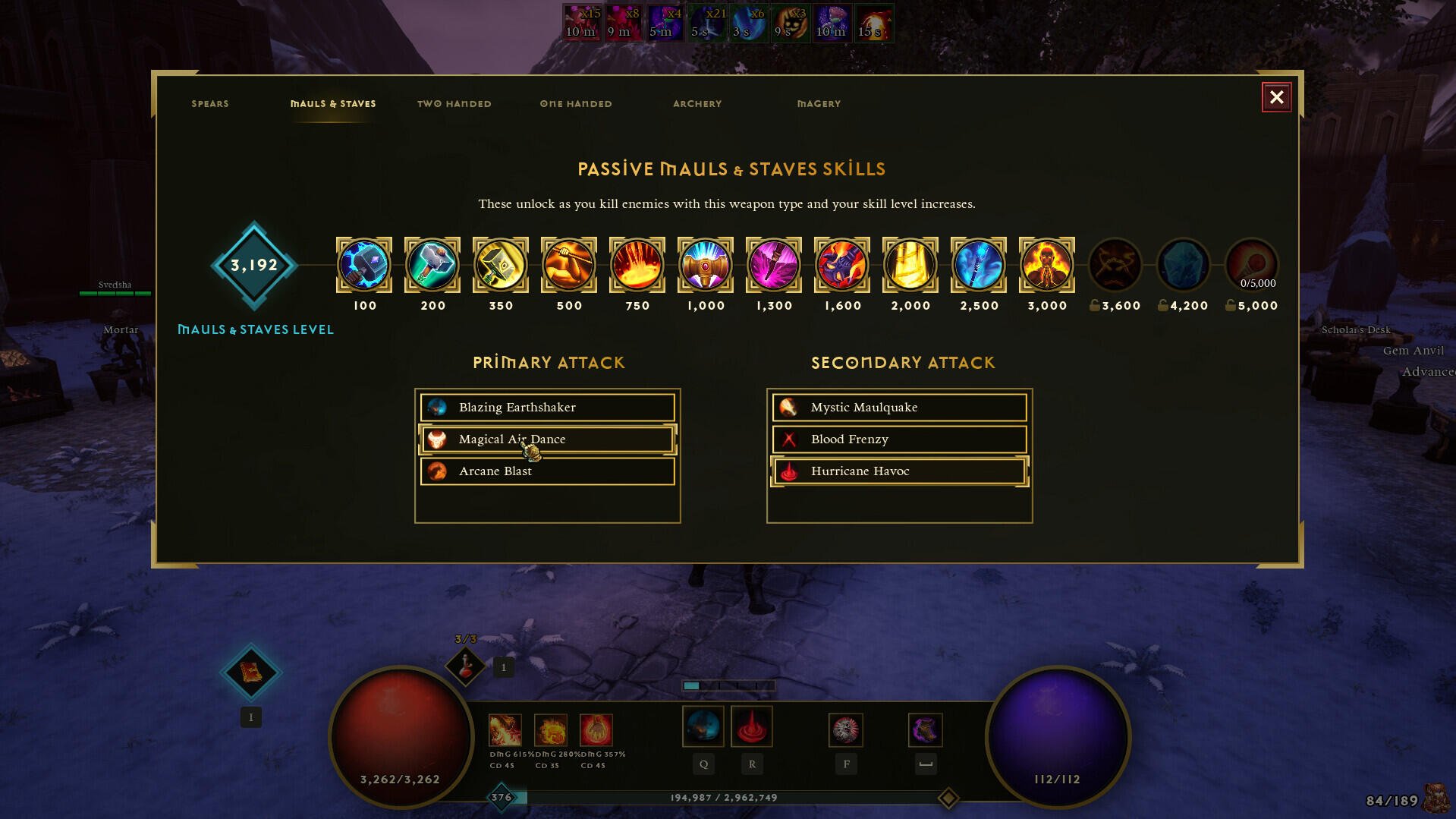The image size is (1456, 819).
Task: Select the level 100 Mauls & Staves passive skill
Action: pos(364,265)
